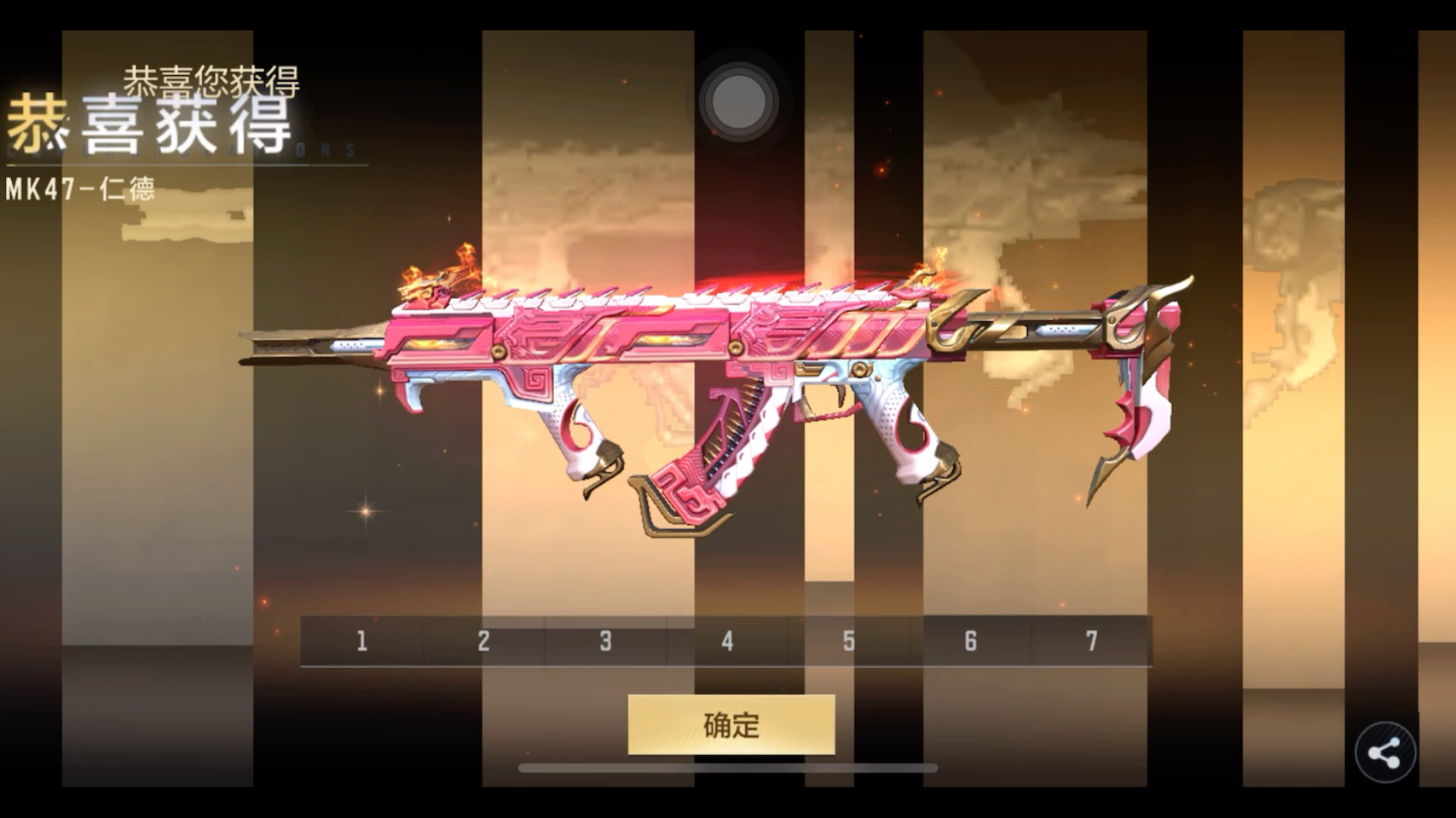This screenshot has height=818, width=1456.
Task: Switch to number 7 in the numbered bar
Action: tap(1092, 641)
